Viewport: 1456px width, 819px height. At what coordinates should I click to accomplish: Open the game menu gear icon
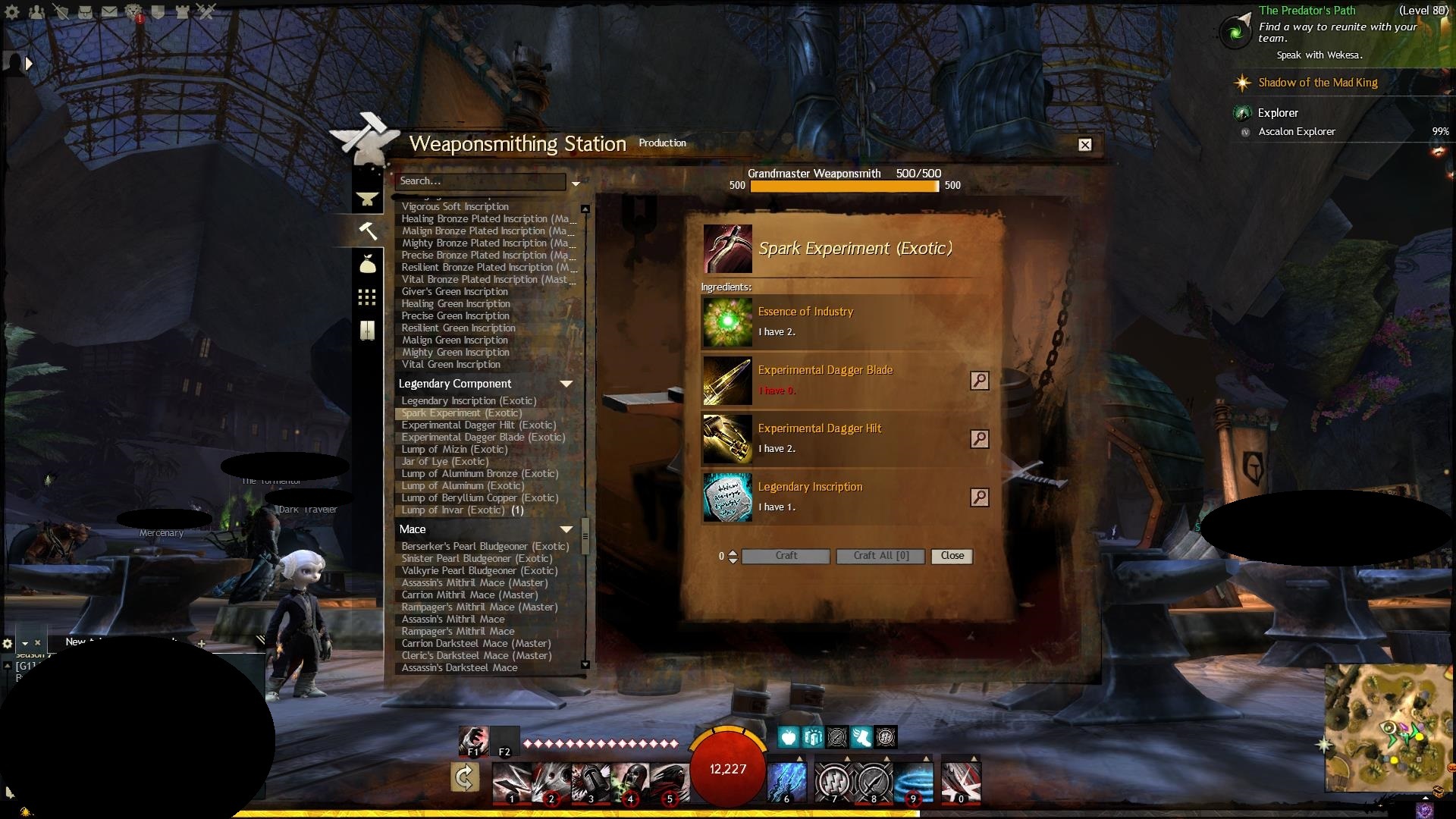12,12
